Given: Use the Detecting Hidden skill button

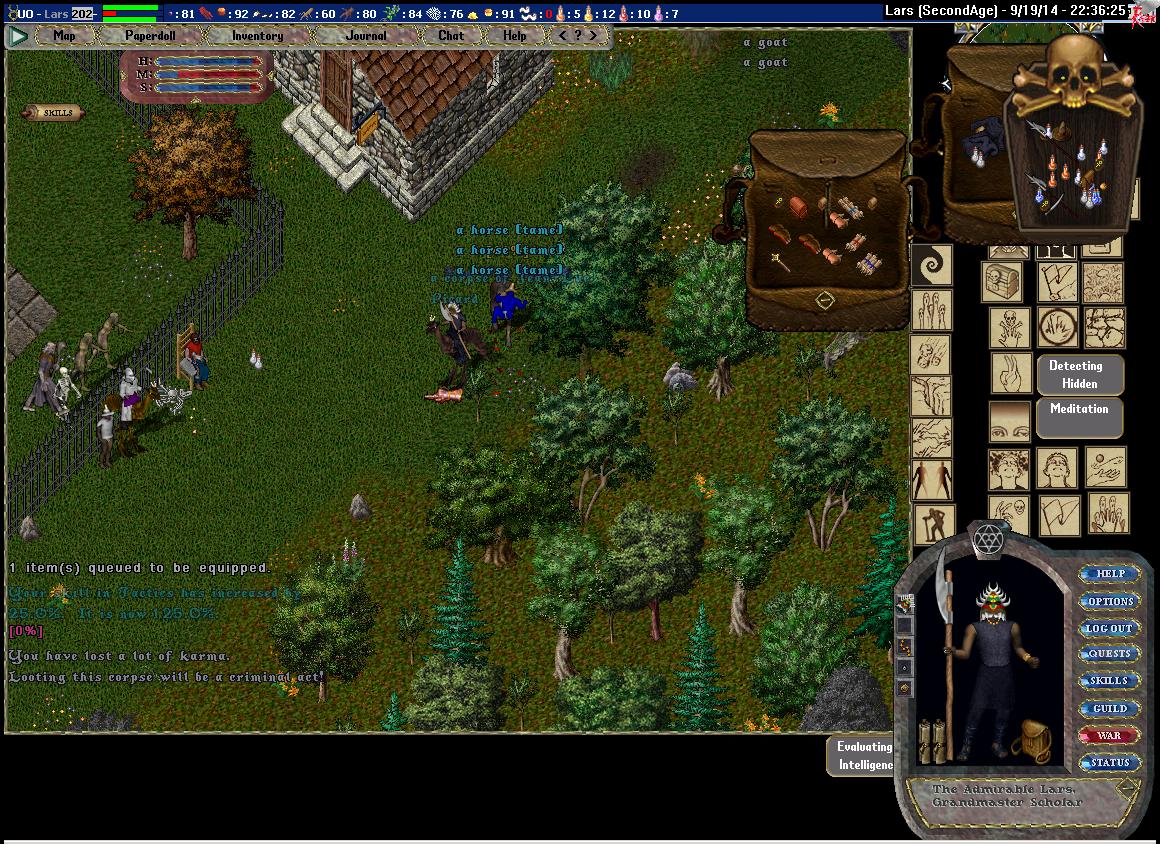Looking at the screenshot, I should (x=1080, y=375).
